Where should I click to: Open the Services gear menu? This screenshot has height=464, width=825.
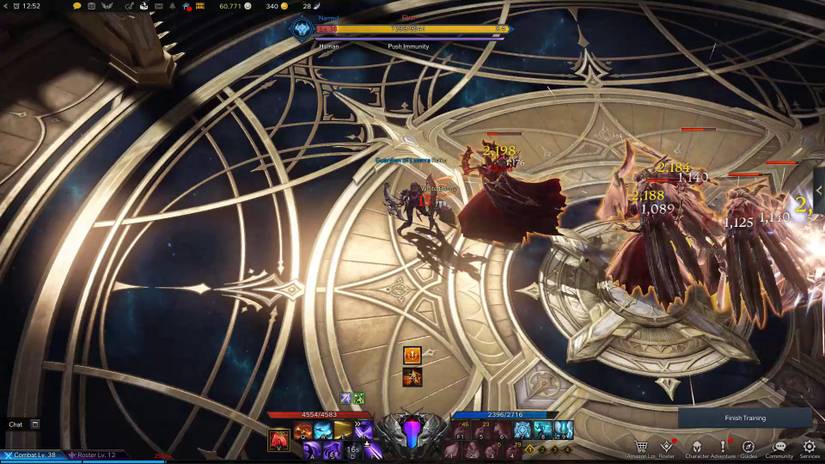click(x=809, y=446)
